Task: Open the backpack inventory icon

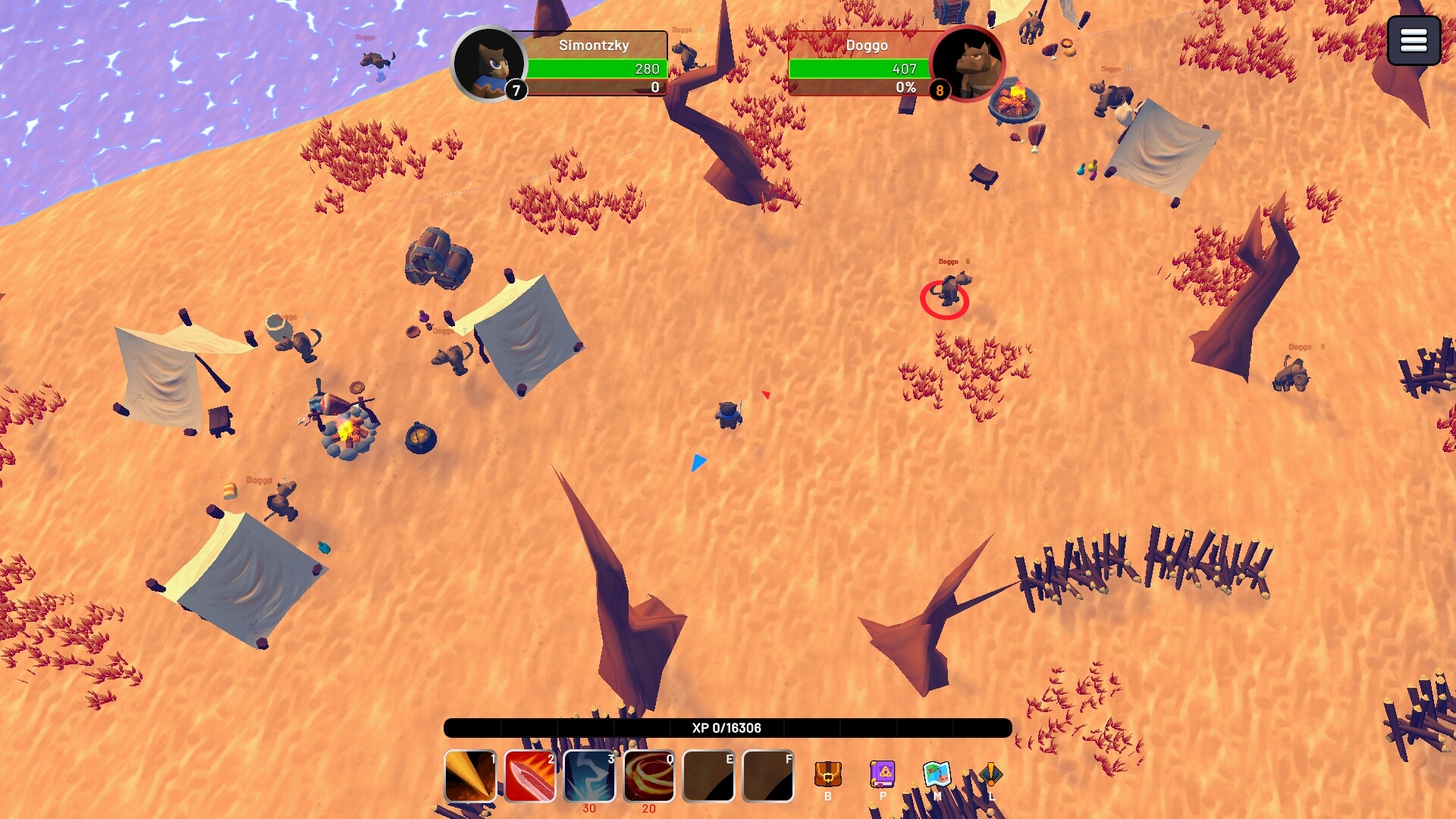Action: tap(828, 774)
